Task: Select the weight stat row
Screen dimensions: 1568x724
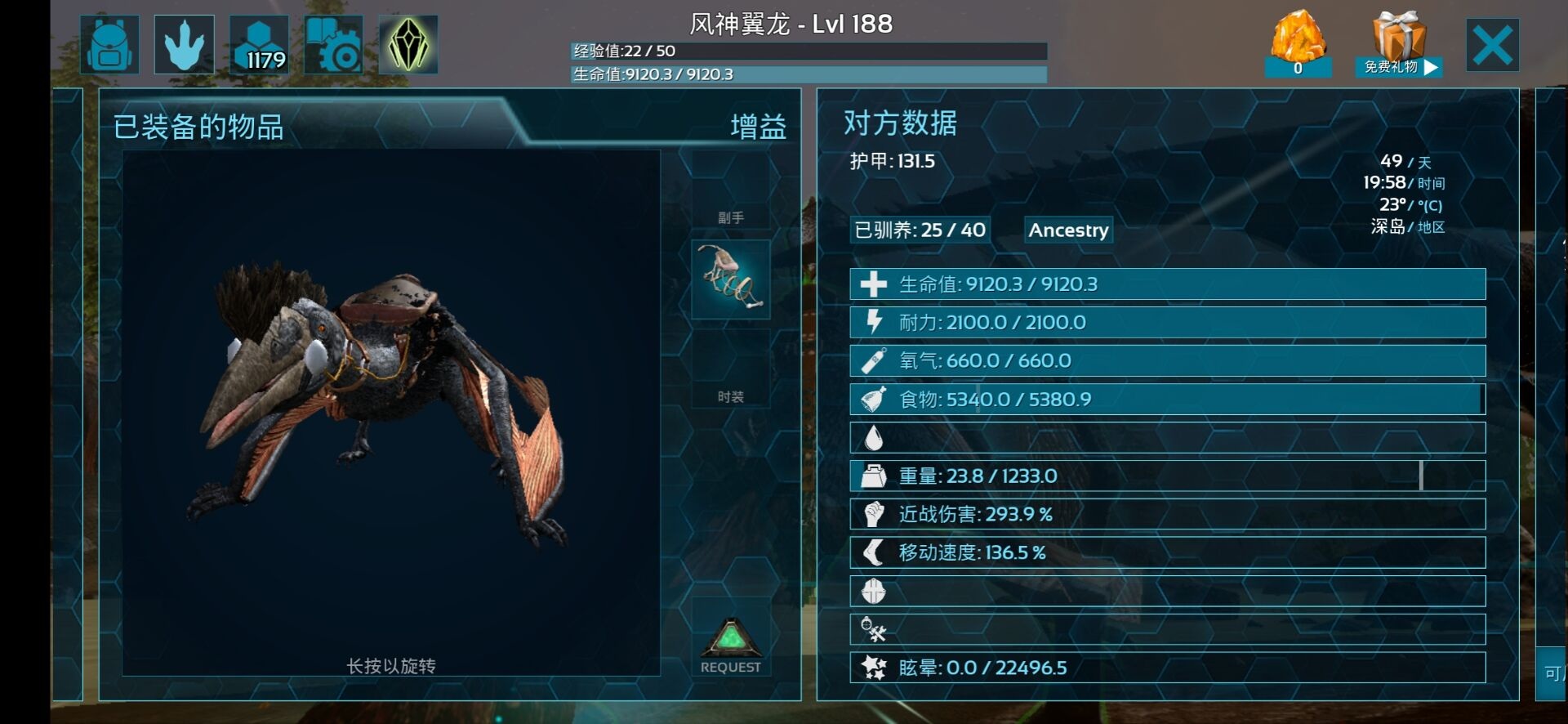Action: pos(1167,476)
